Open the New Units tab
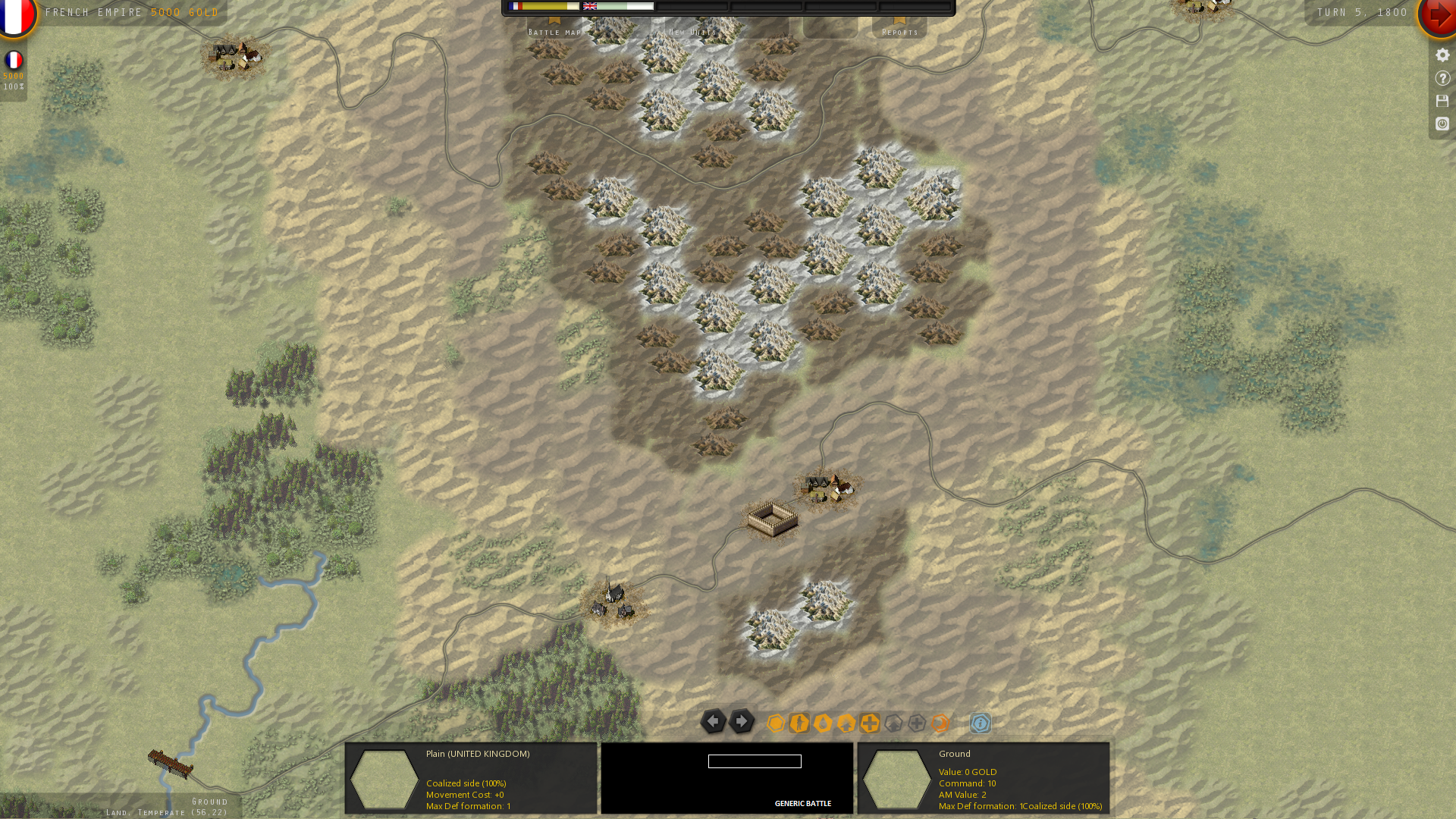 692,30
